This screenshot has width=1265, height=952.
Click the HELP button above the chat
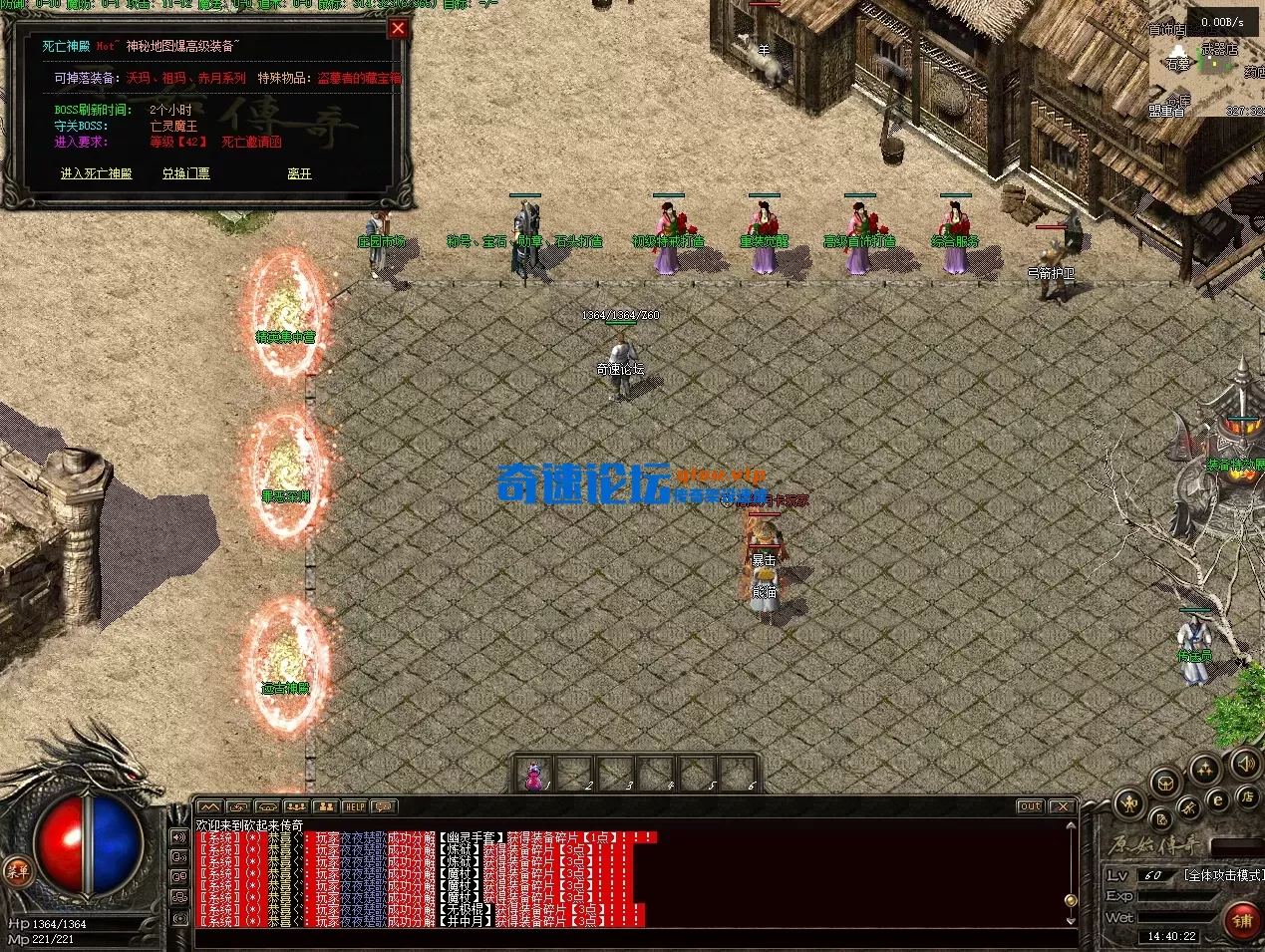[x=354, y=806]
